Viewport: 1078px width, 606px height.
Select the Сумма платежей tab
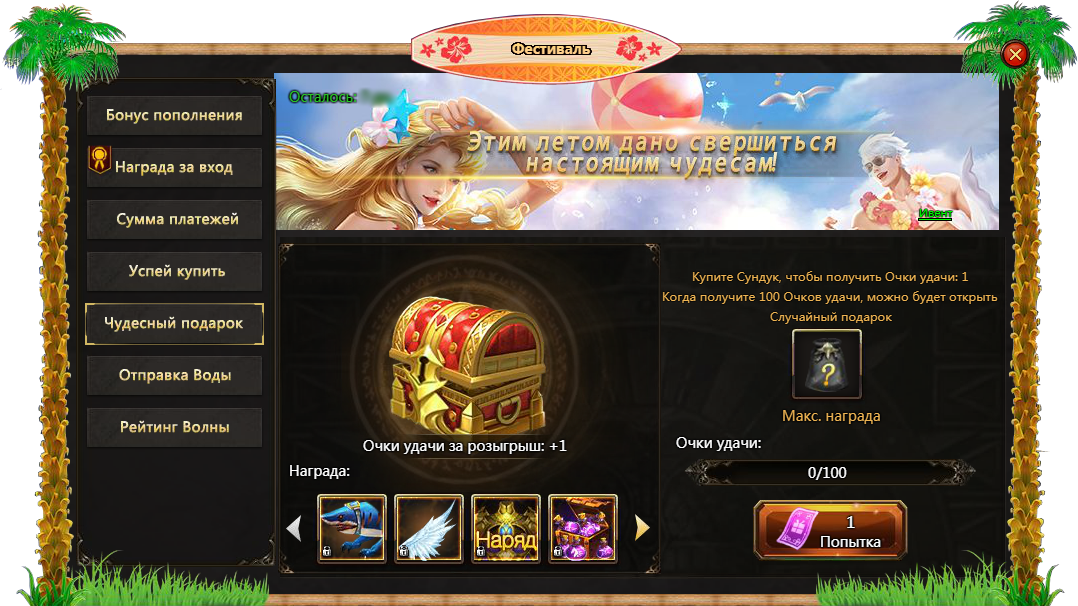click(174, 219)
